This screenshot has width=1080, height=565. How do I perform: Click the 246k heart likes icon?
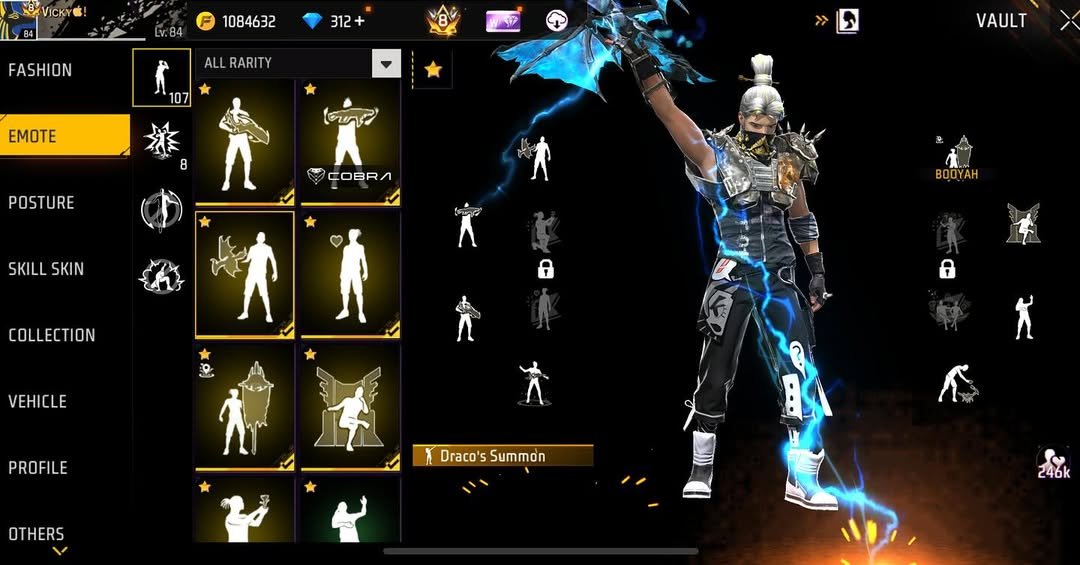(1053, 464)
